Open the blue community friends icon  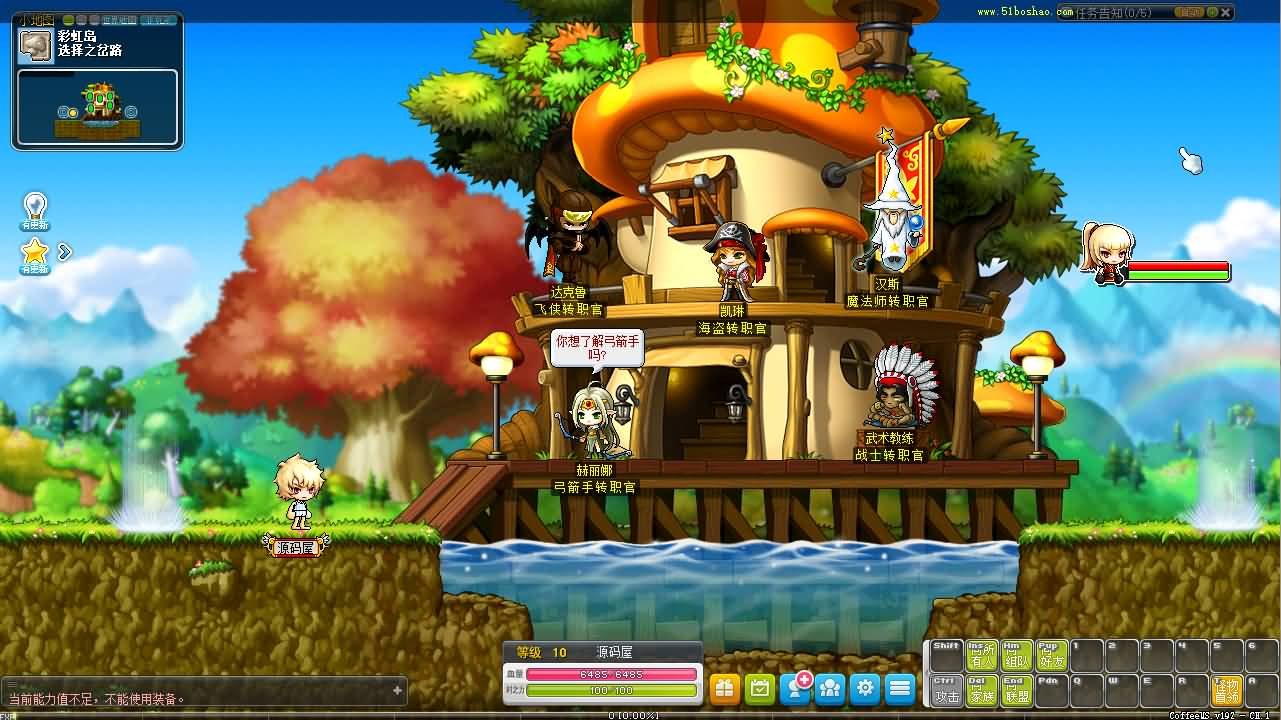point(830,688)
